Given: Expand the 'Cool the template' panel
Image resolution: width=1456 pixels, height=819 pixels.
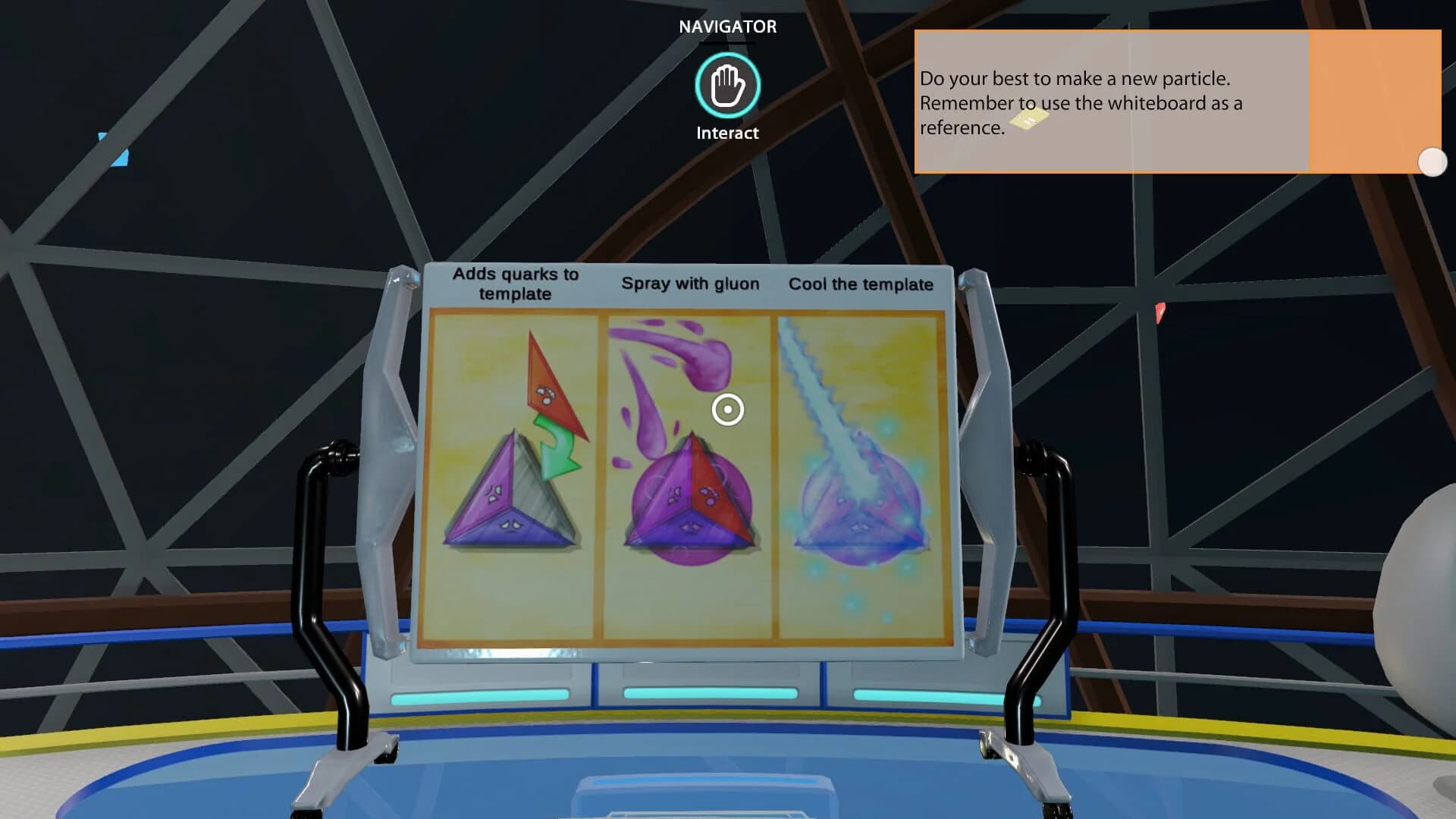Looking at the screenshot, I should pyautogui.click(x=861, y=285).
